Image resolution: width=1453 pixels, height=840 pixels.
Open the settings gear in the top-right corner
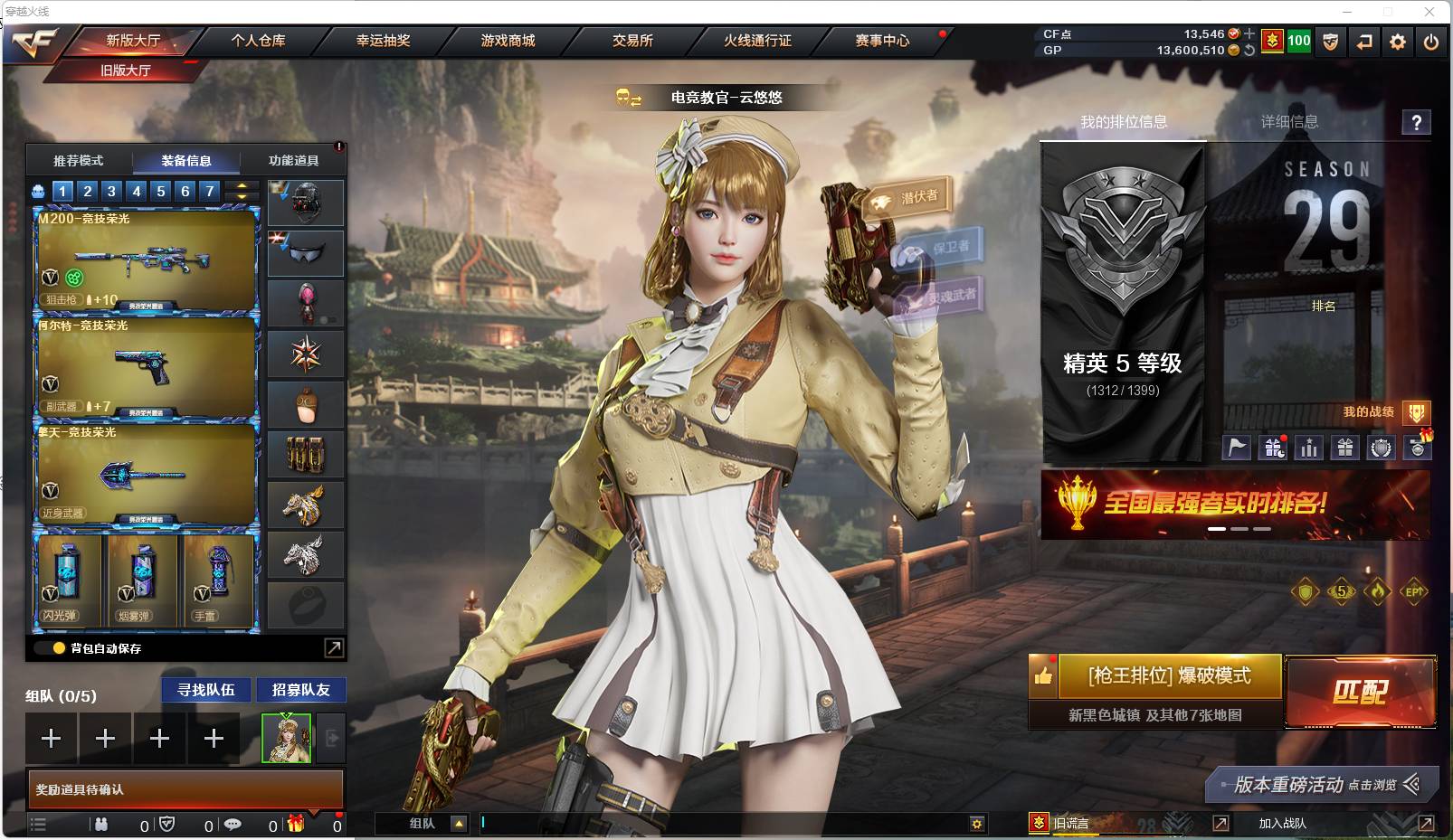point(1397,42)
